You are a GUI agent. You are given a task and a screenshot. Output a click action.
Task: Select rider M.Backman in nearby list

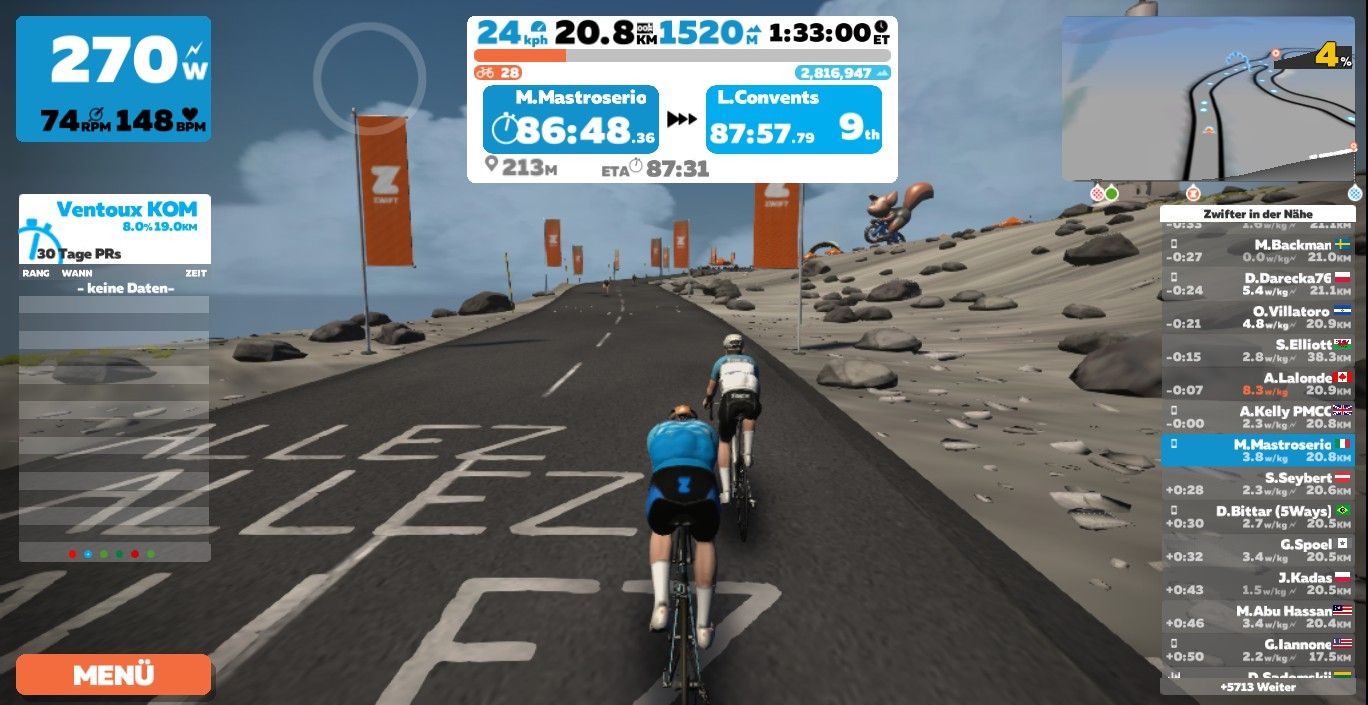point(1257,250)
